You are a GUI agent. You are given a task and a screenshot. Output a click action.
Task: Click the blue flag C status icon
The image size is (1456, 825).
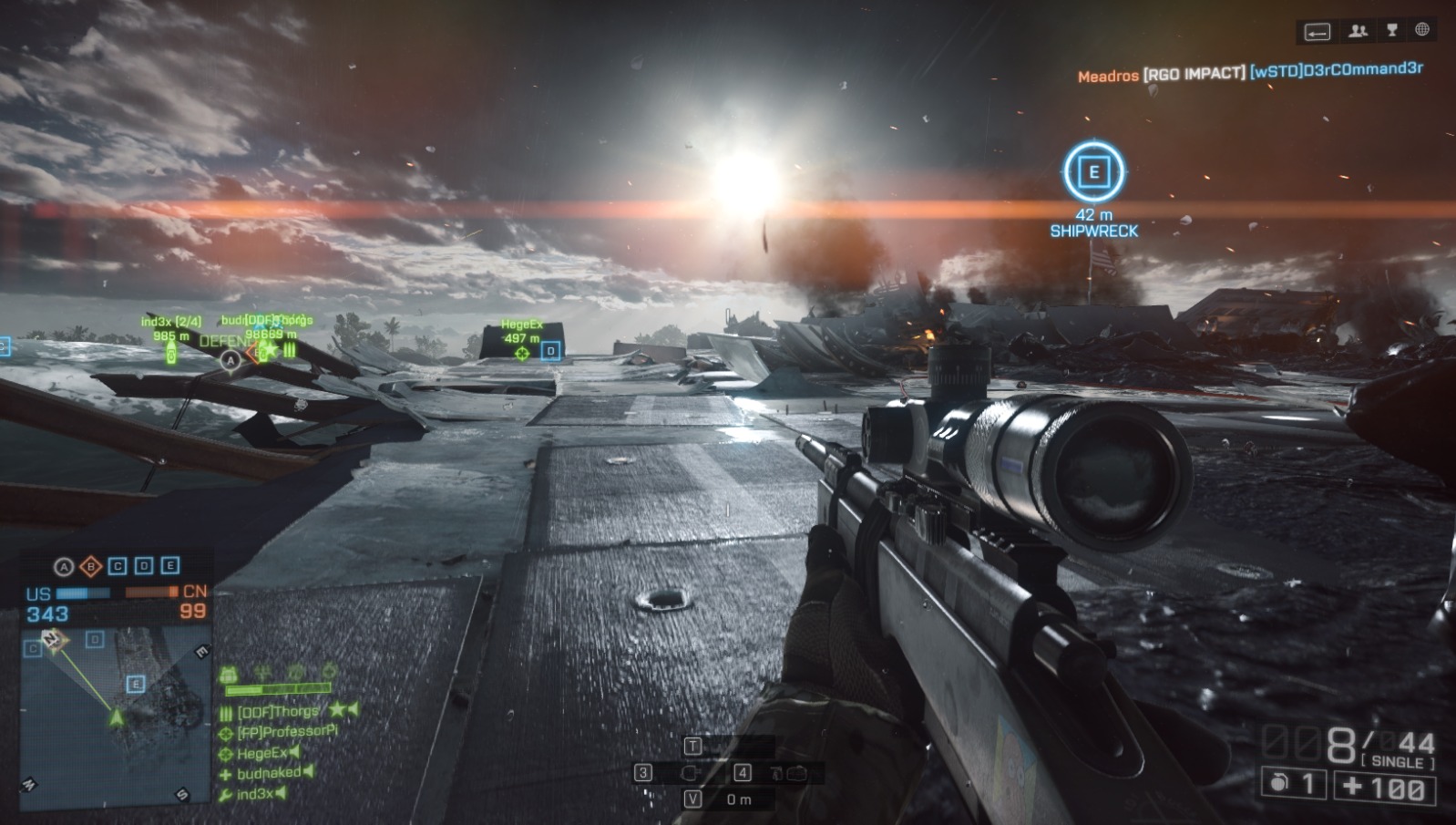click(x=118, y=566)
